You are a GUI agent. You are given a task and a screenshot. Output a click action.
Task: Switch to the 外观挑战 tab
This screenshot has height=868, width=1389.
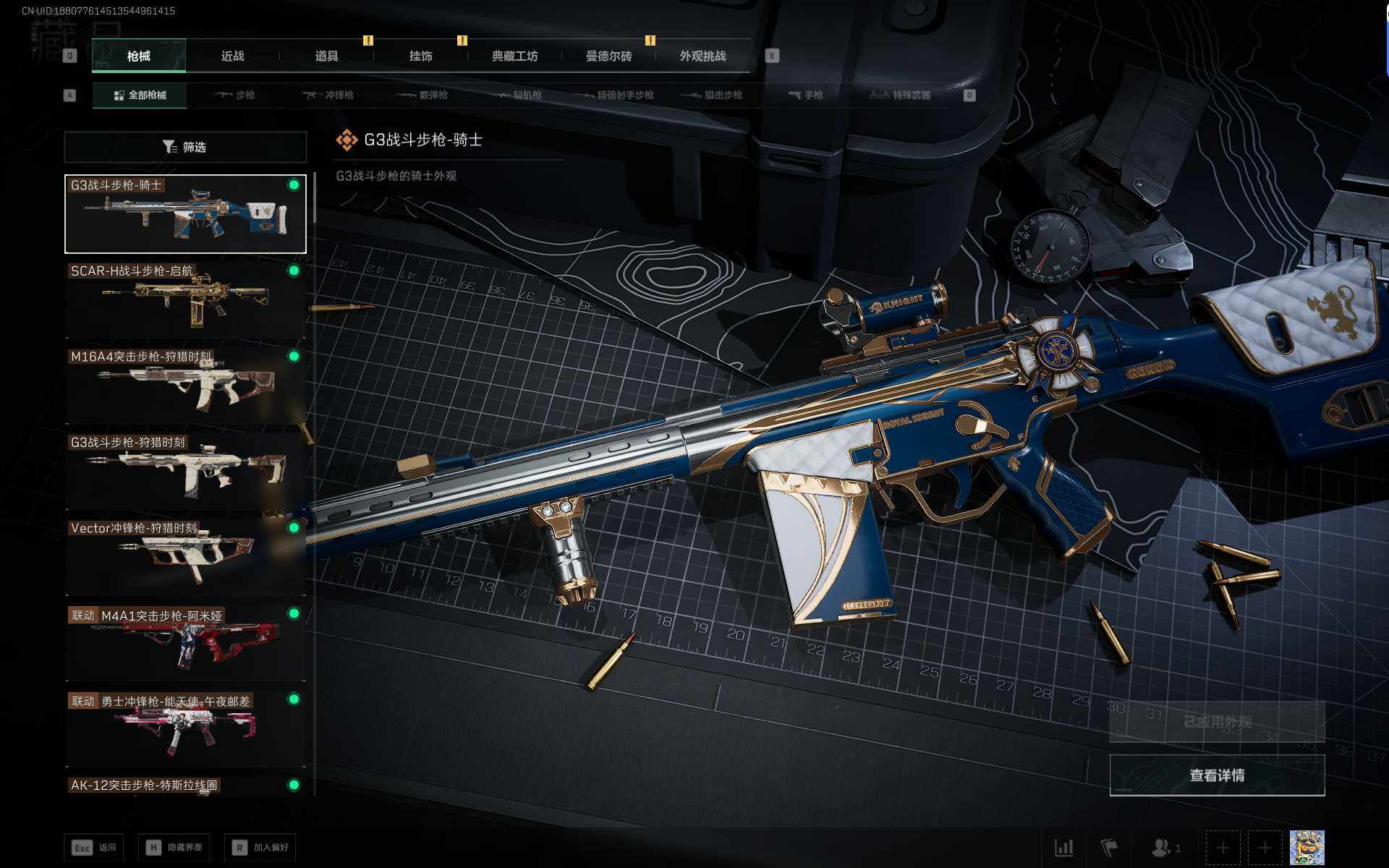[702, 56]
